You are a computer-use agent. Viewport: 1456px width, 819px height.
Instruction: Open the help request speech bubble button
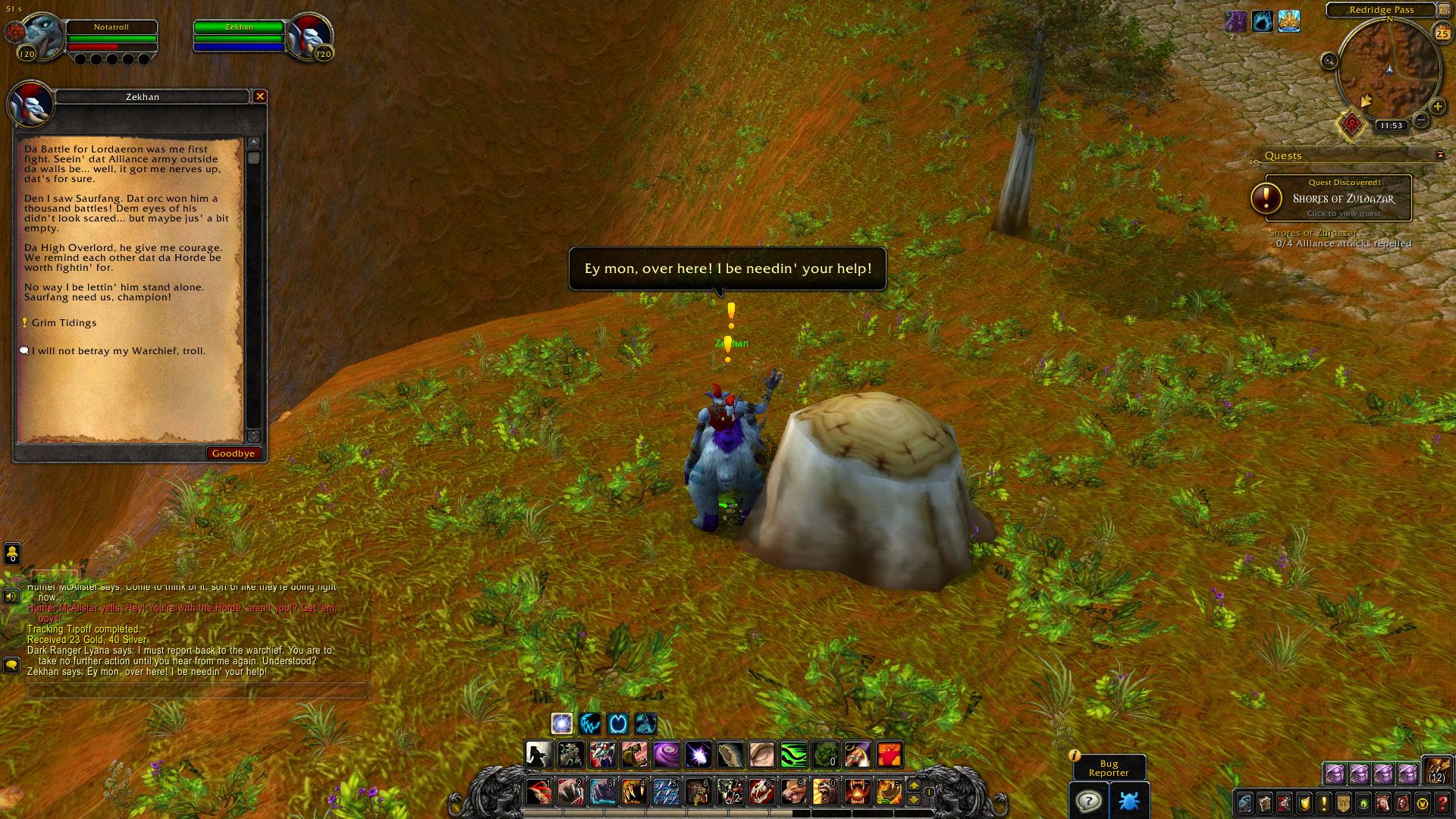pyautogui.click(x=1089, y=801)
